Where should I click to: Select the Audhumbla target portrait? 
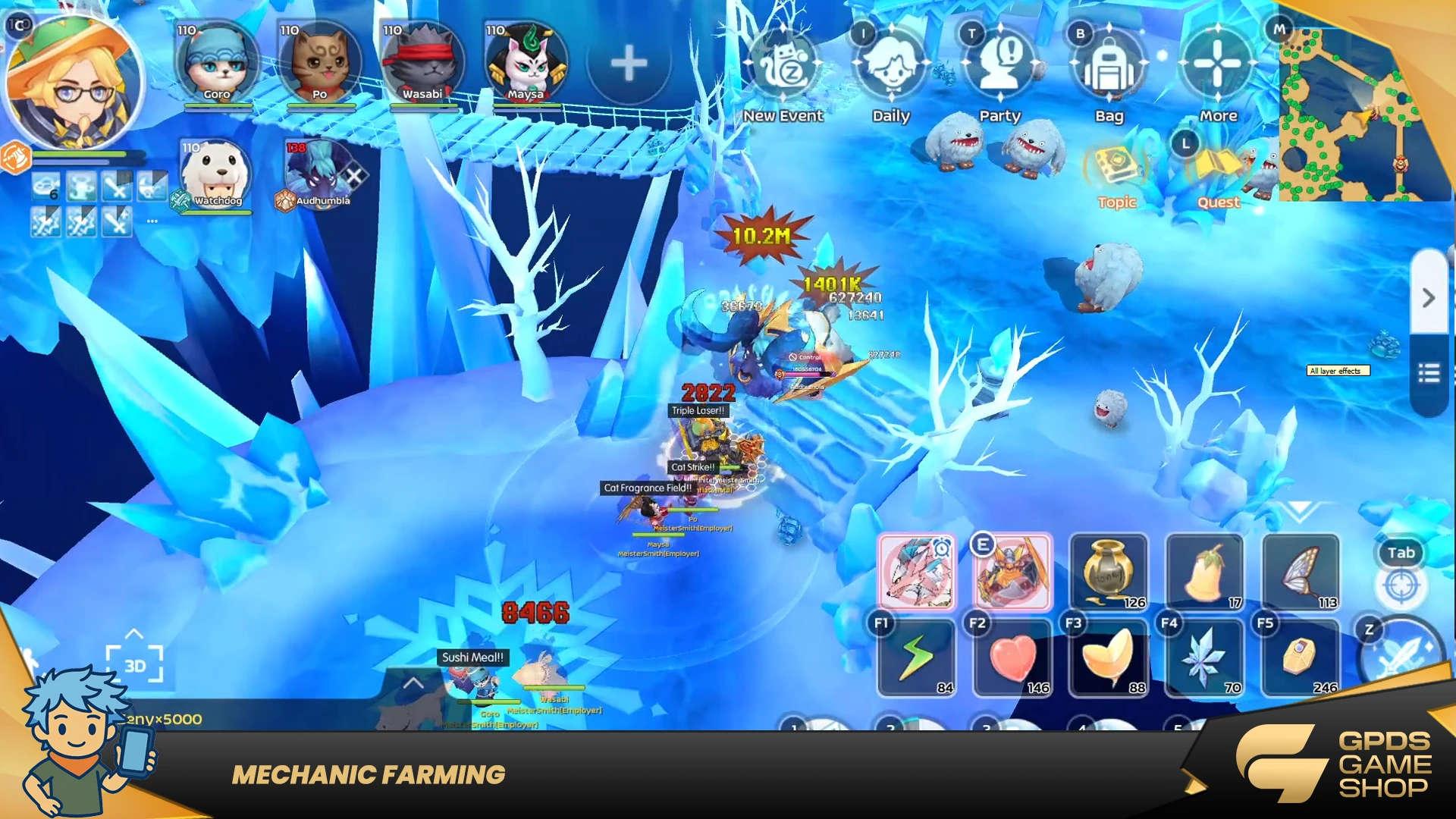[320, 174]
